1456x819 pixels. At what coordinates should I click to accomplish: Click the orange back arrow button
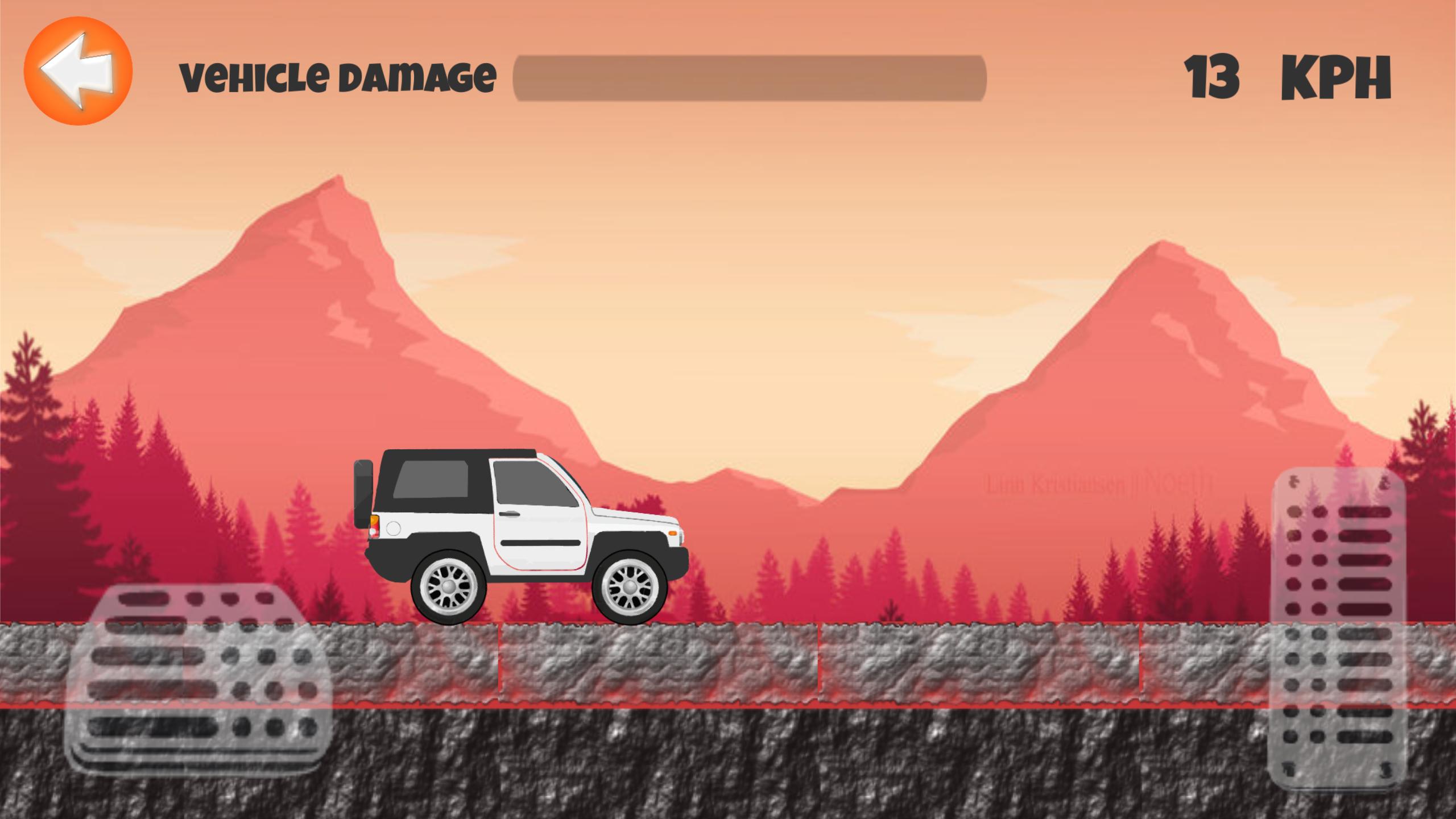[78, 71]
